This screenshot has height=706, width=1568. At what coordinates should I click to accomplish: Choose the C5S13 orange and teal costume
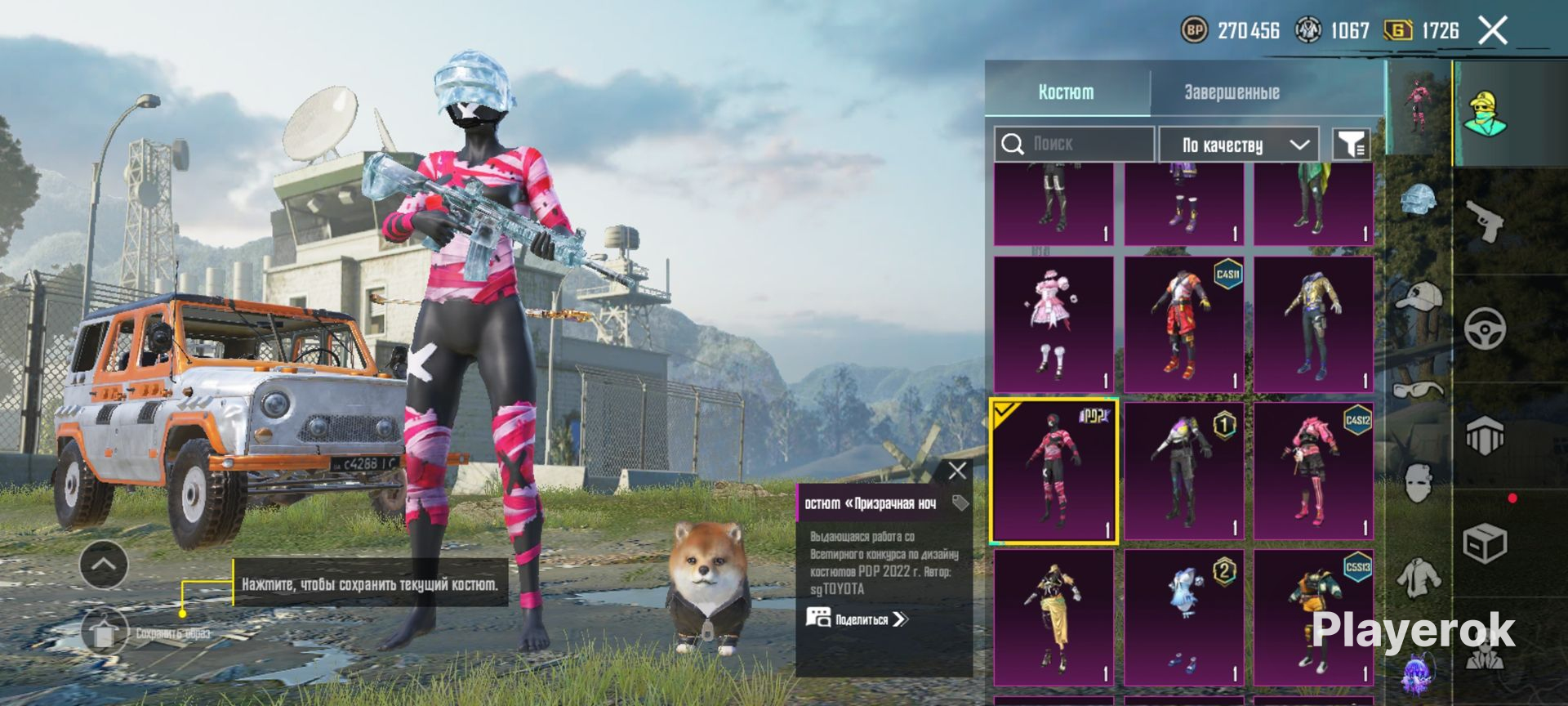tap(1313, 617)
